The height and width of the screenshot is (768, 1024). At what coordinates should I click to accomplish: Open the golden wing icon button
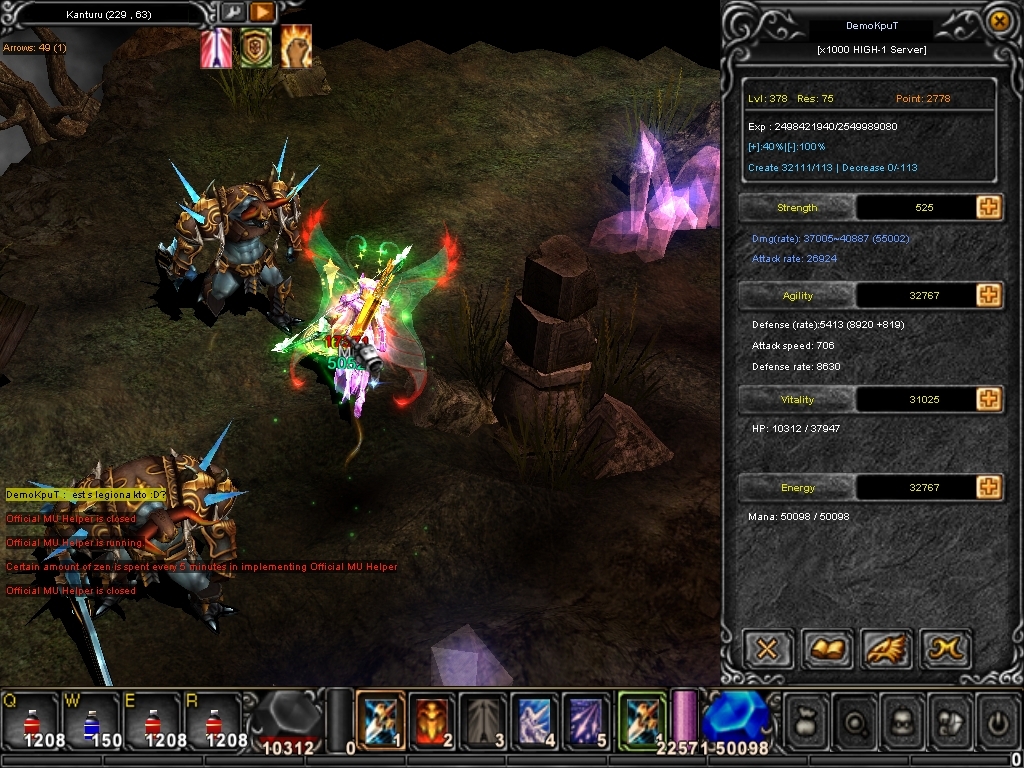886,650
